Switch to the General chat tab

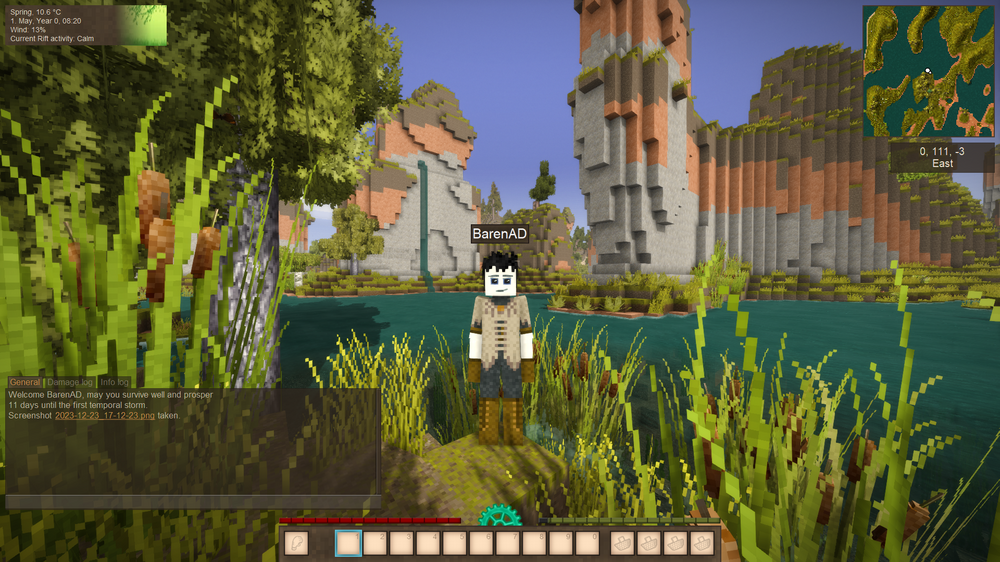(25, 382)
